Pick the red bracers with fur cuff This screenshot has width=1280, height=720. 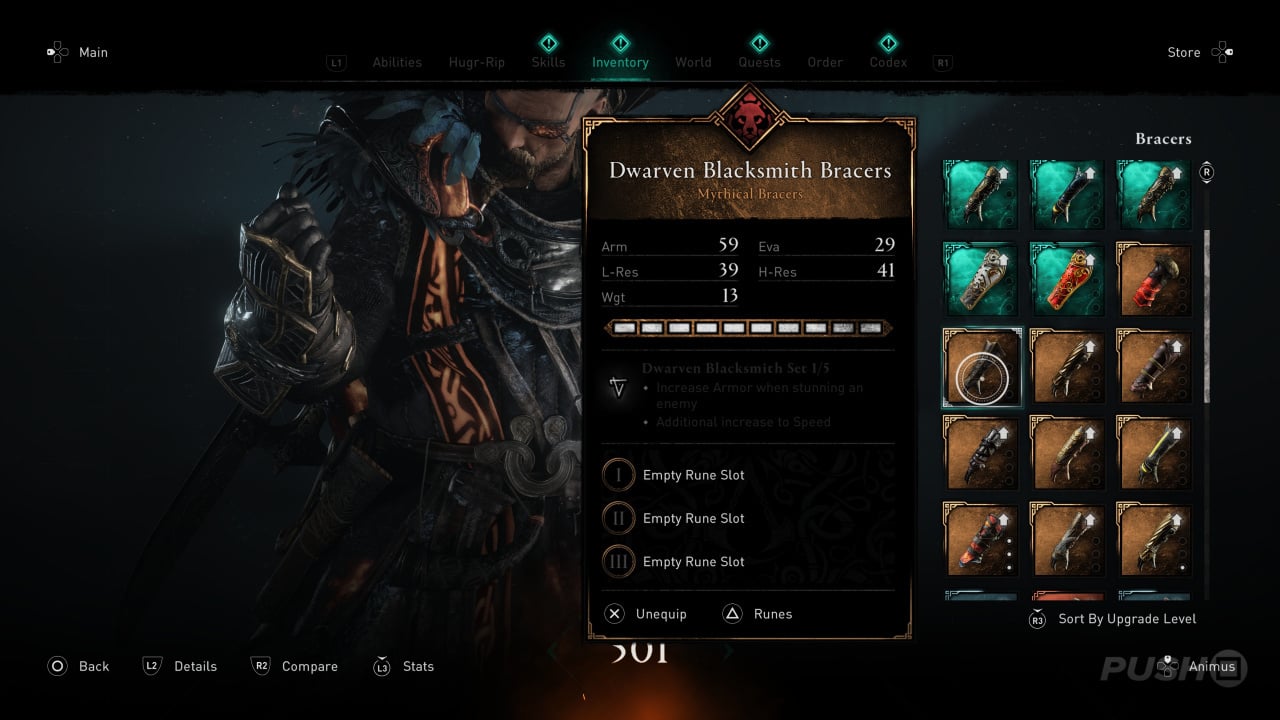pyautogui.click(x=1154, y=282)
